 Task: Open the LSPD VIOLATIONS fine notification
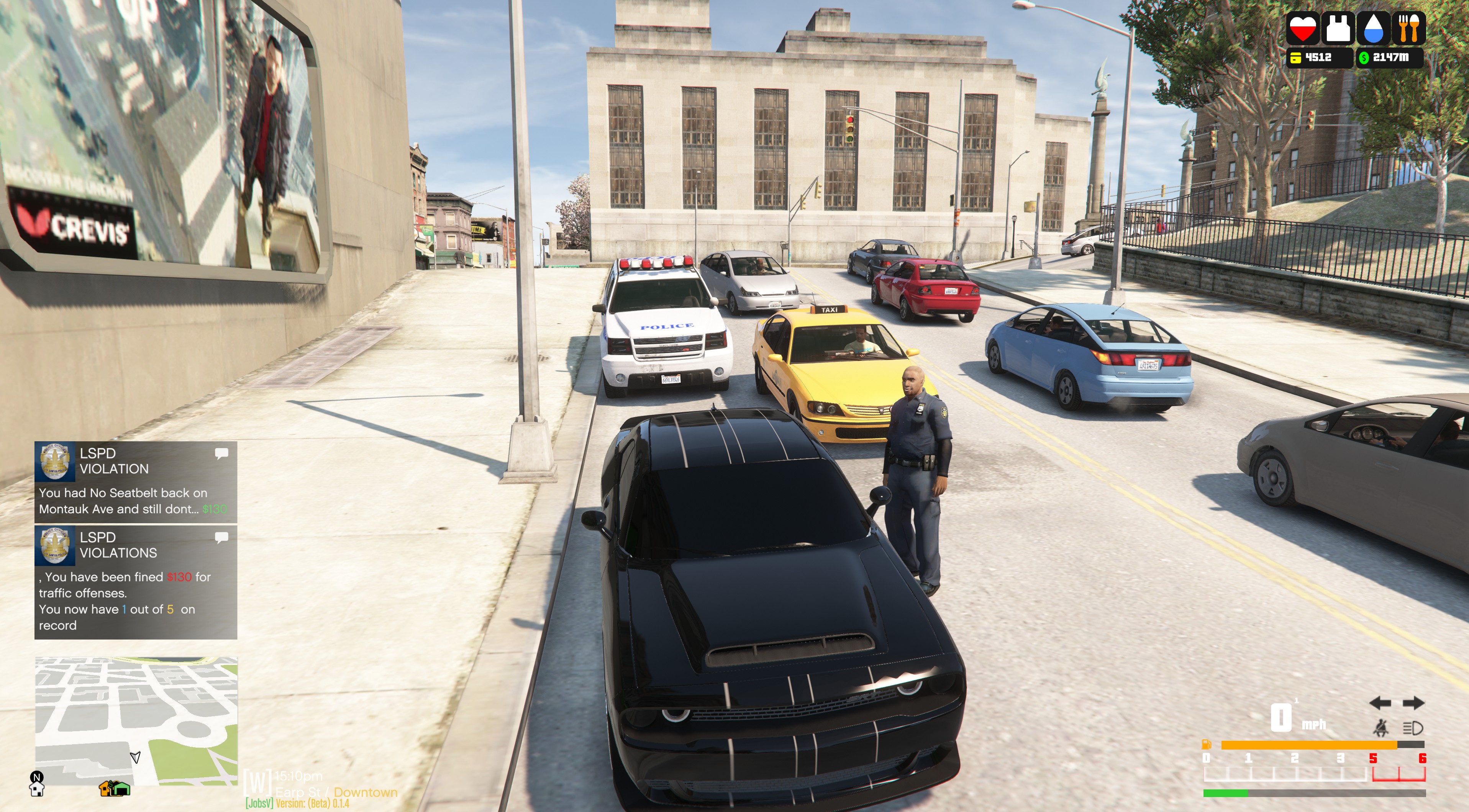click(x=136, y=582)
